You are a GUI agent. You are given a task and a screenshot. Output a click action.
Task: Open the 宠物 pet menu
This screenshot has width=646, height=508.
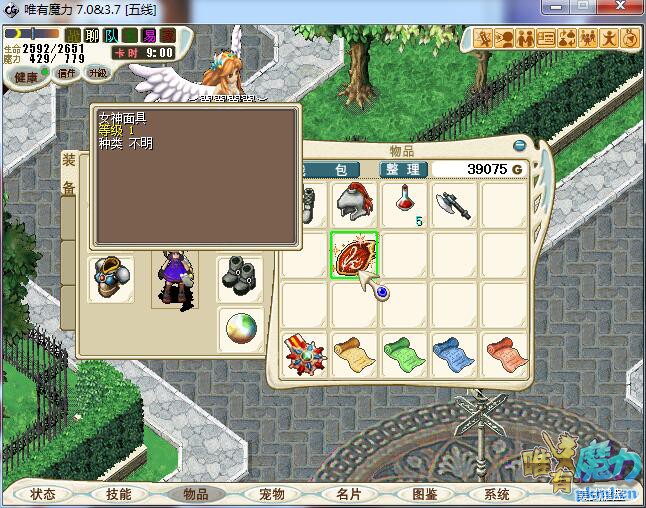tap(271, 494)
